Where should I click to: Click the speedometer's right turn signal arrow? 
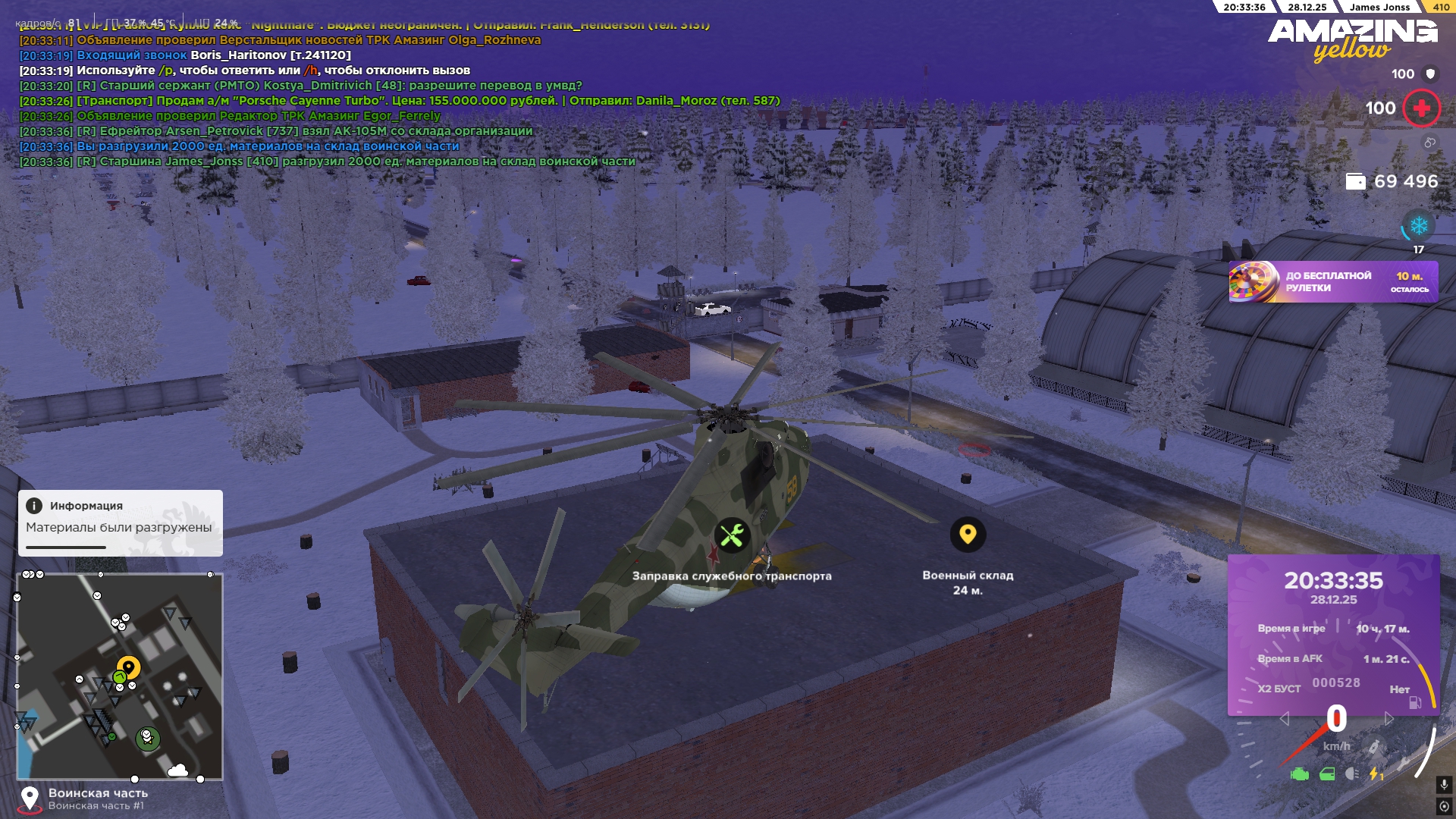[1389, 718]
